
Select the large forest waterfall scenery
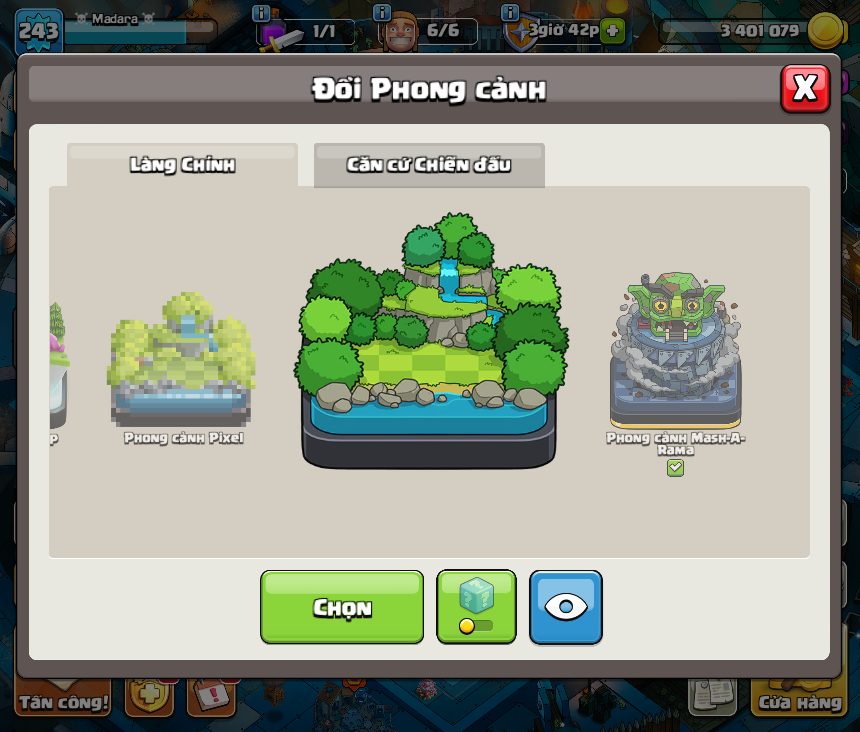click(431, 341)
